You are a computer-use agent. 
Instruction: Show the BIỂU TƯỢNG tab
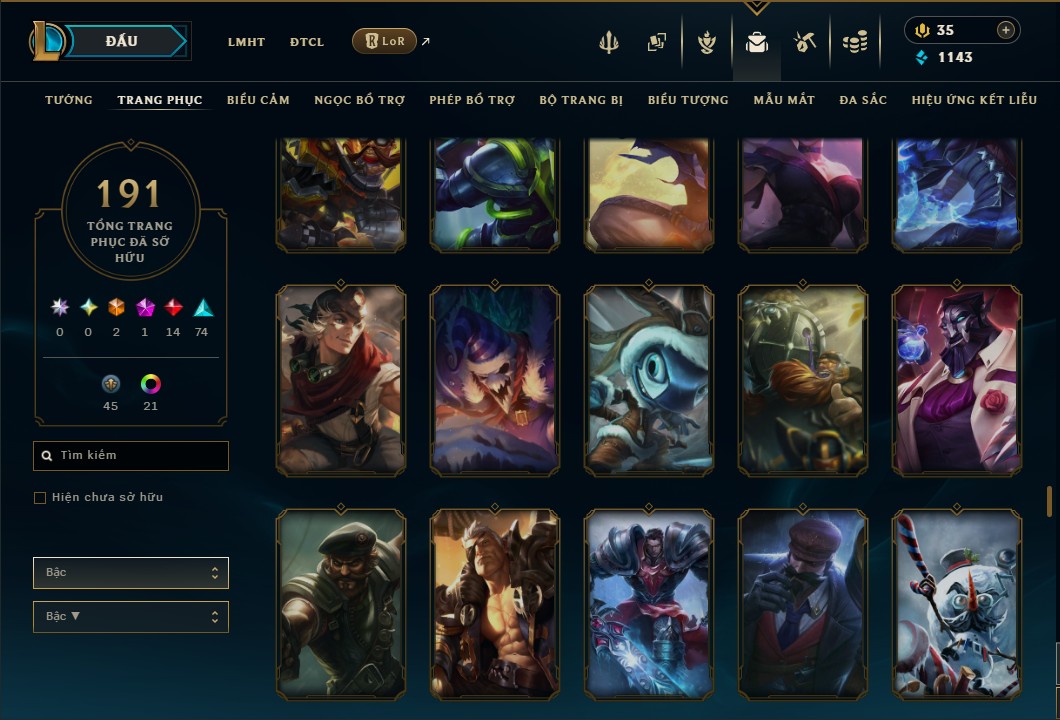(x=688, y=100)
